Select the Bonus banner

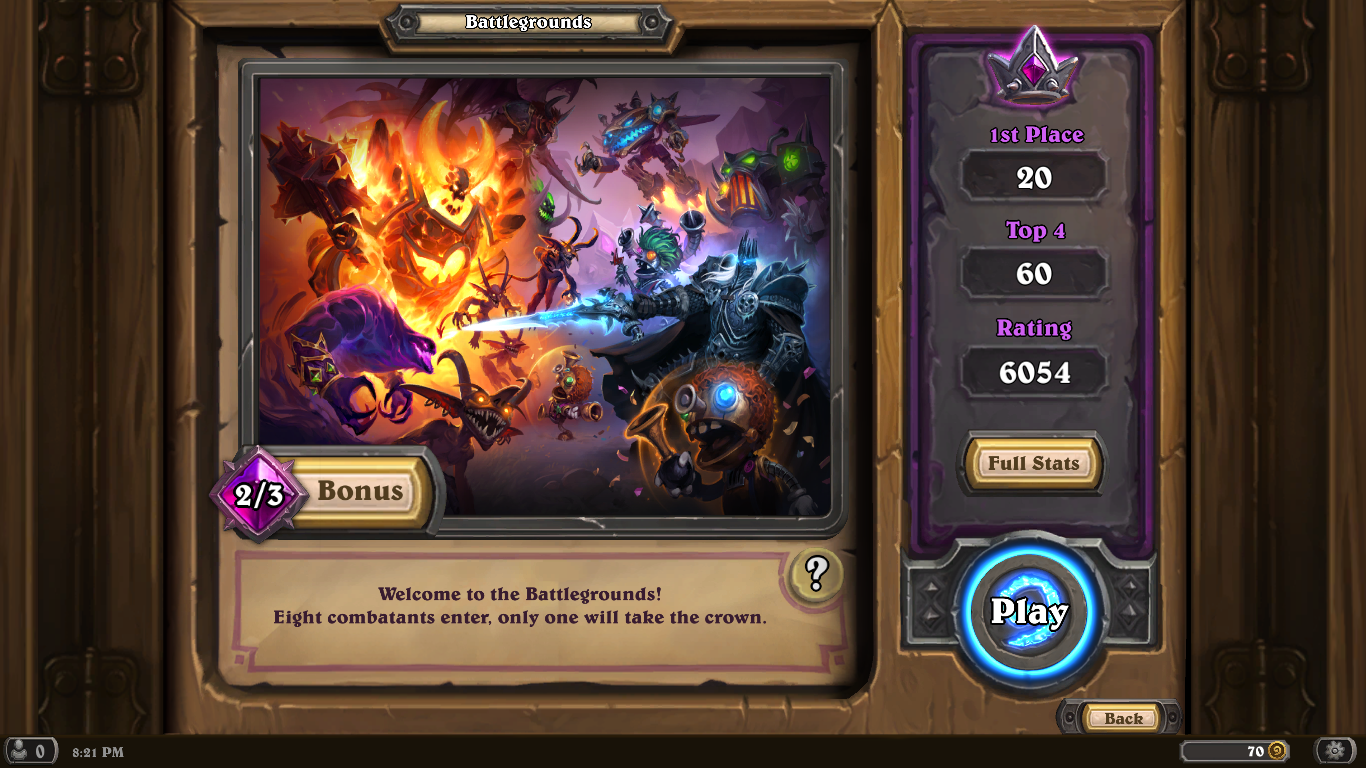360,491
